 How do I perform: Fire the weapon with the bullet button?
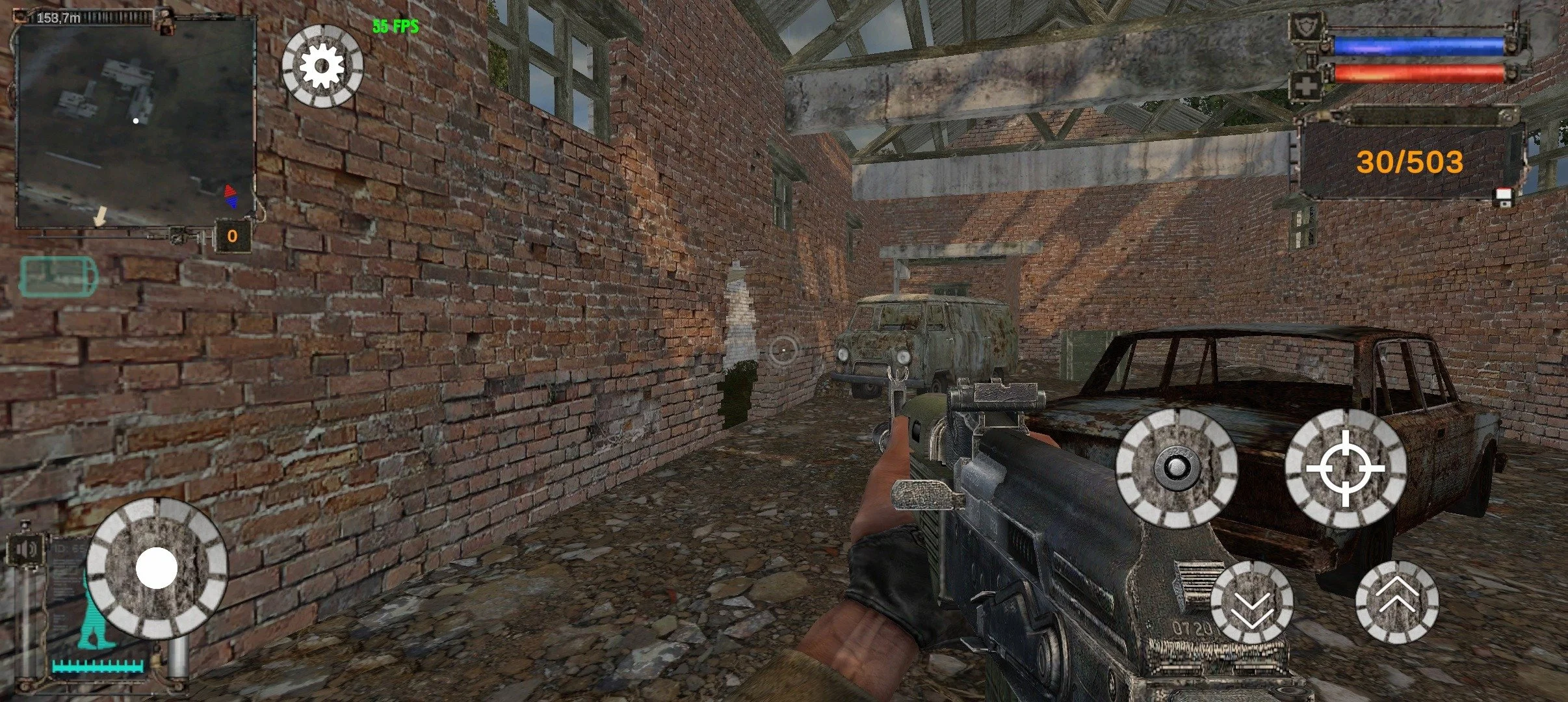(1176, 467)
